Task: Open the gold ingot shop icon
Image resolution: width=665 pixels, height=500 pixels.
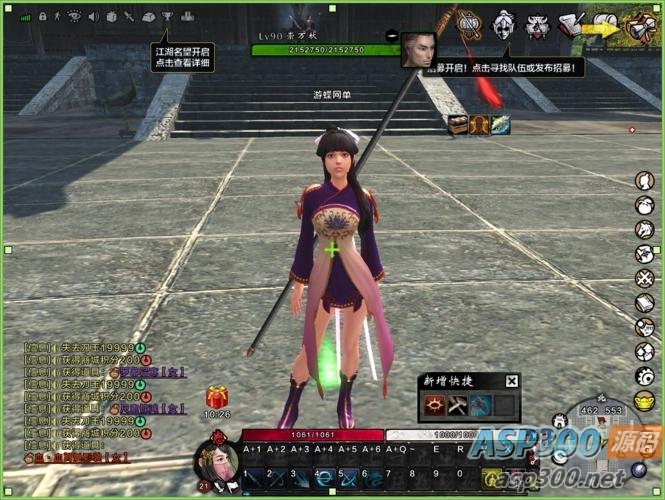Action: (645, 401)
